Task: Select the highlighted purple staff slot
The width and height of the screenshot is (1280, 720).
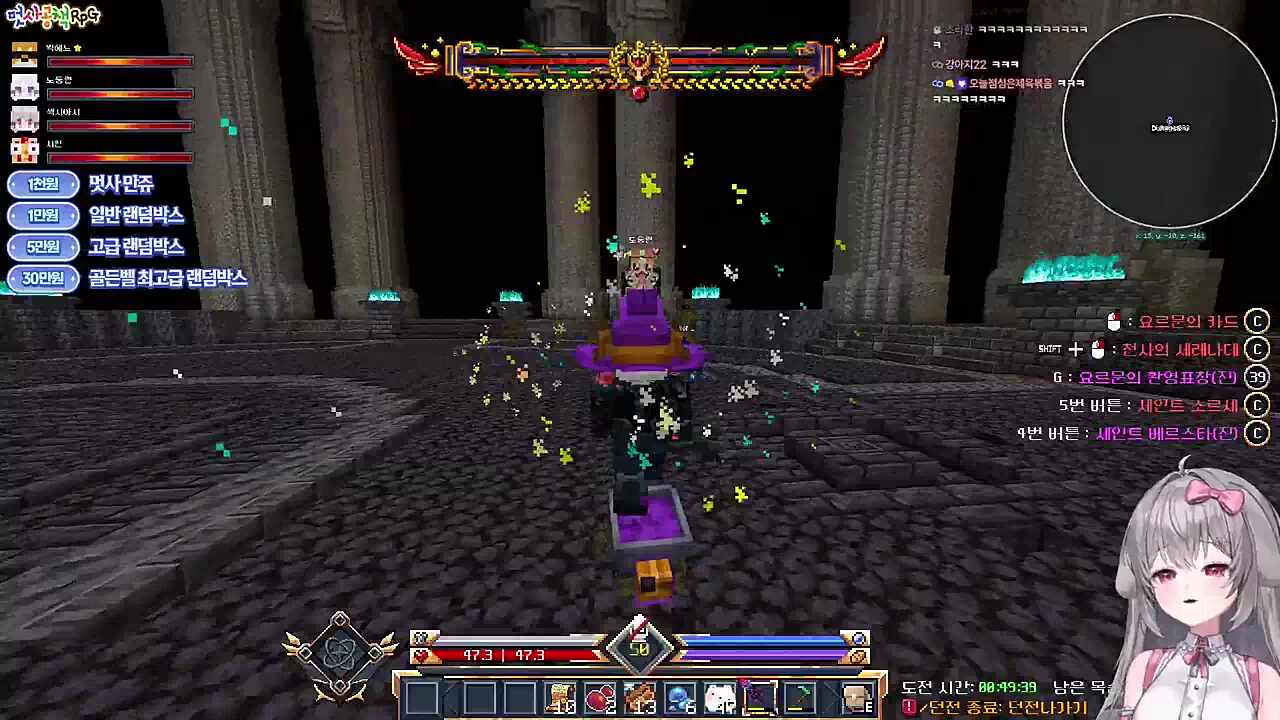Action: (x=758, y=697)
